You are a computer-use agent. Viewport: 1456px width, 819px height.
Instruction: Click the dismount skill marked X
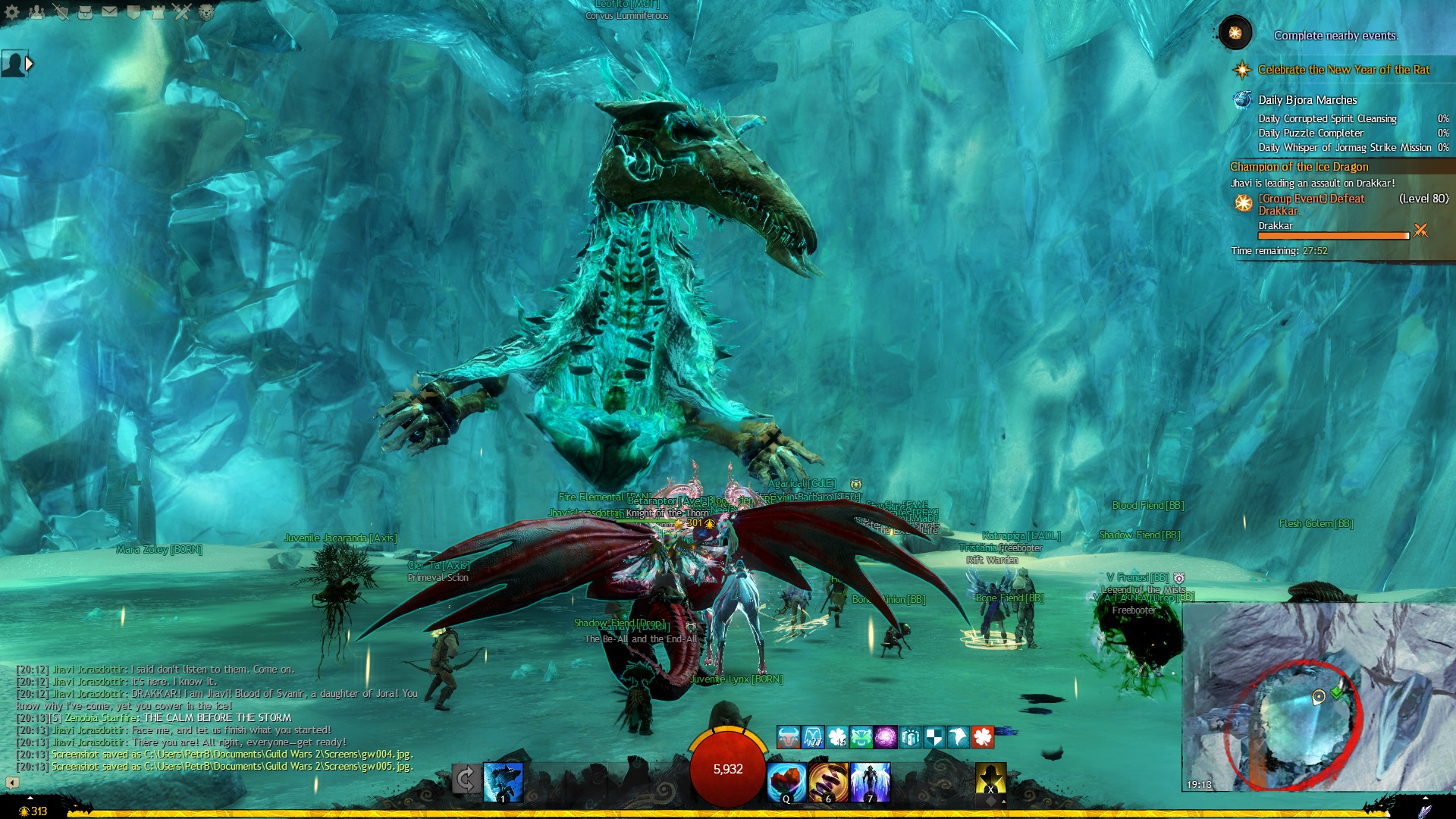990,780
